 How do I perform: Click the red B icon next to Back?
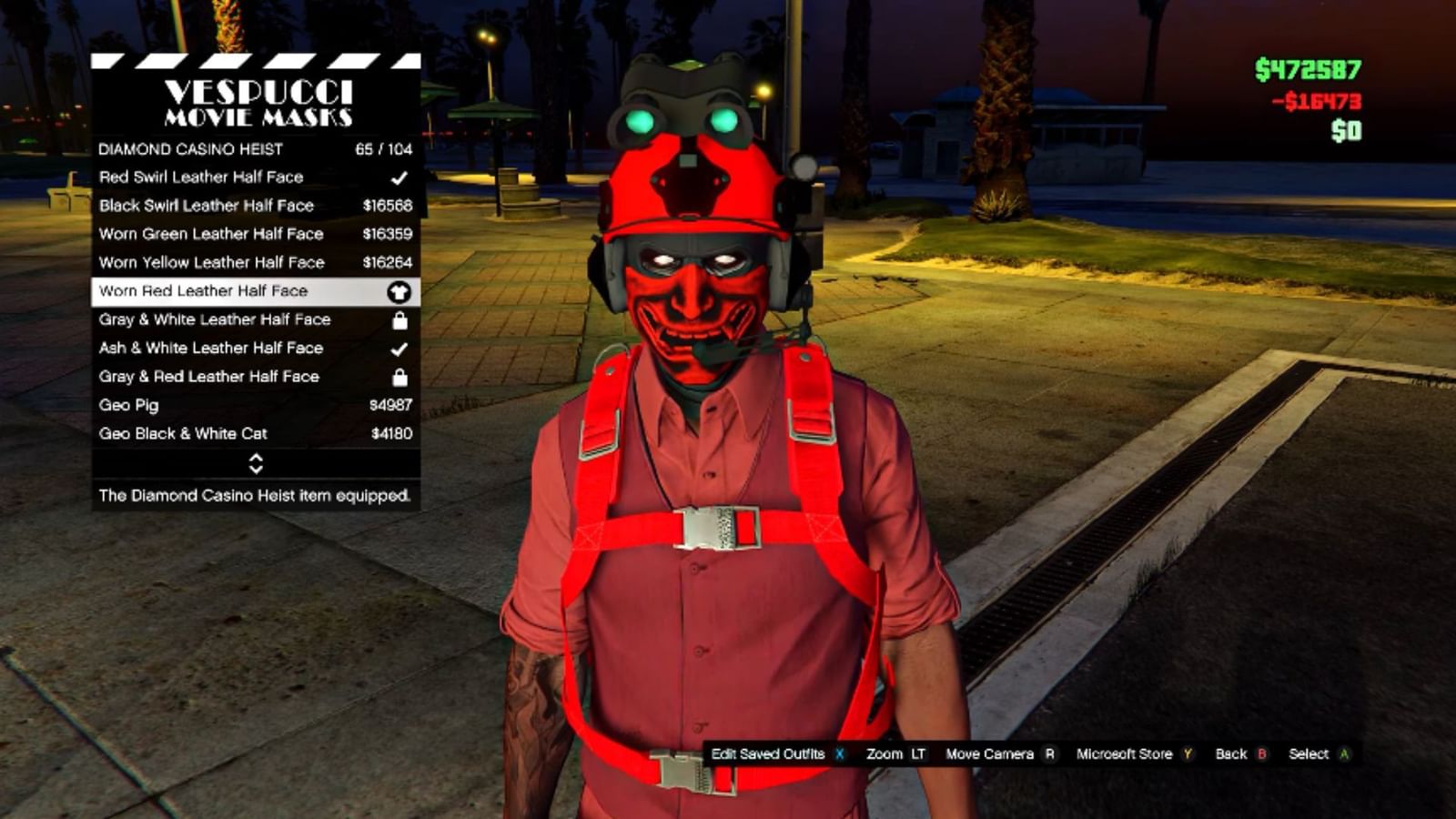click(x=1260, y=753)
